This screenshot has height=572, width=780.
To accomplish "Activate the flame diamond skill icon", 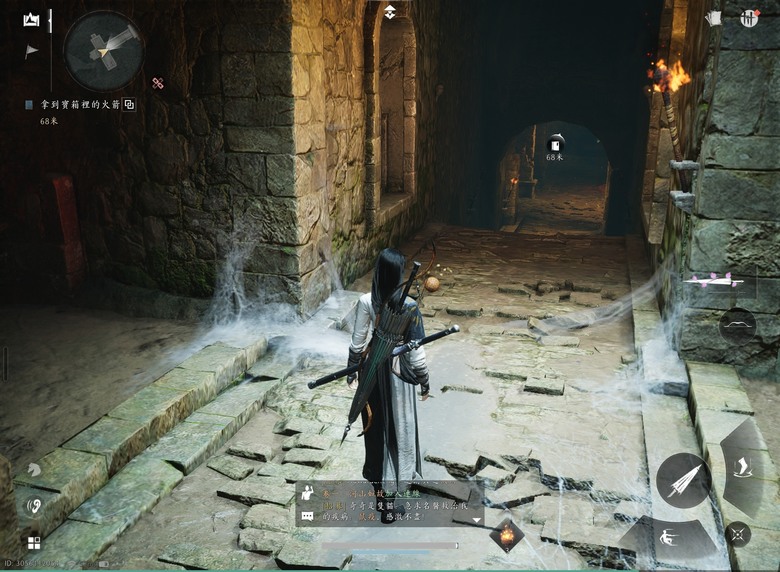I will tap(506, 535).
